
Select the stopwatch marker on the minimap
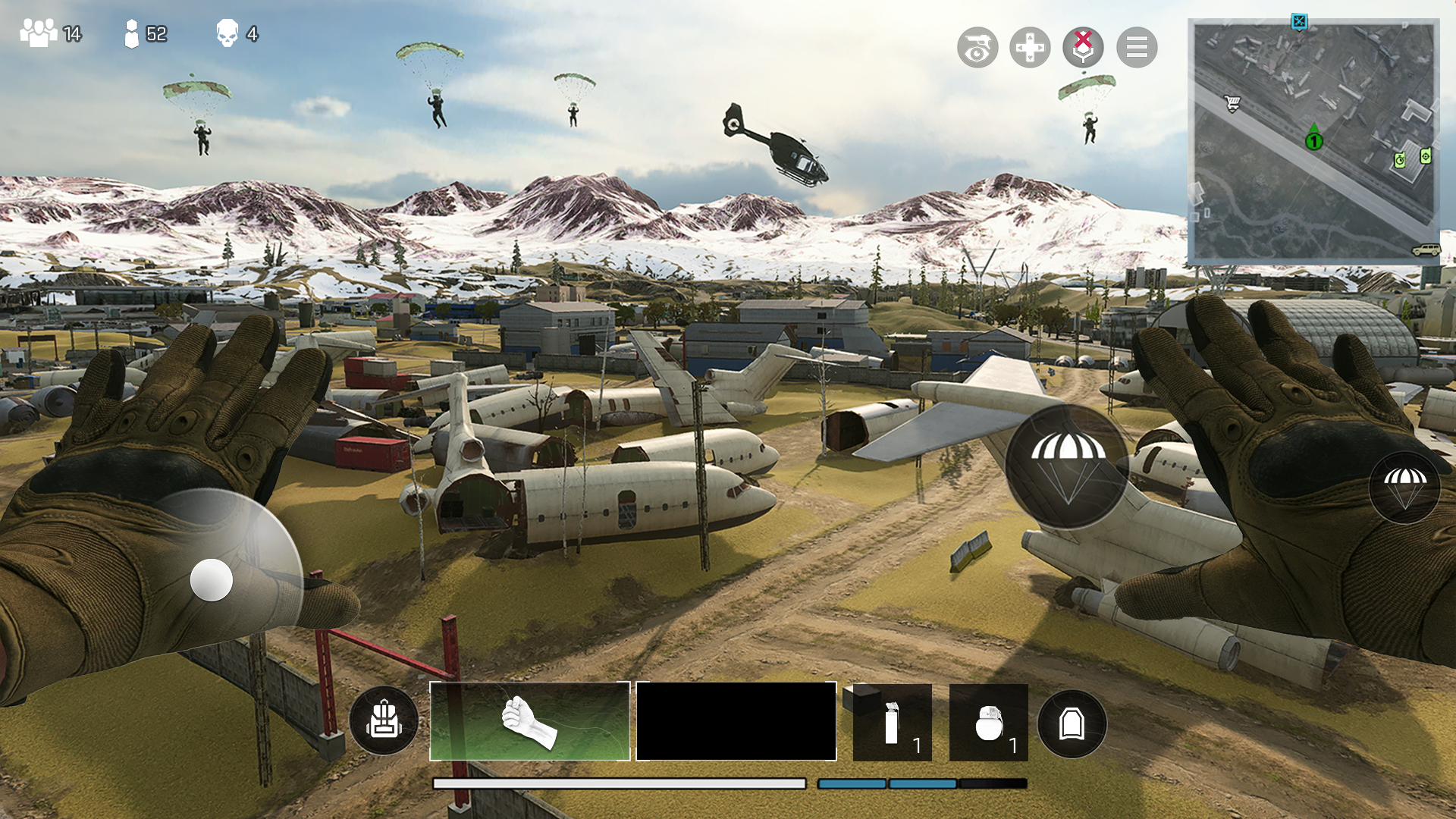point(1400,160)
